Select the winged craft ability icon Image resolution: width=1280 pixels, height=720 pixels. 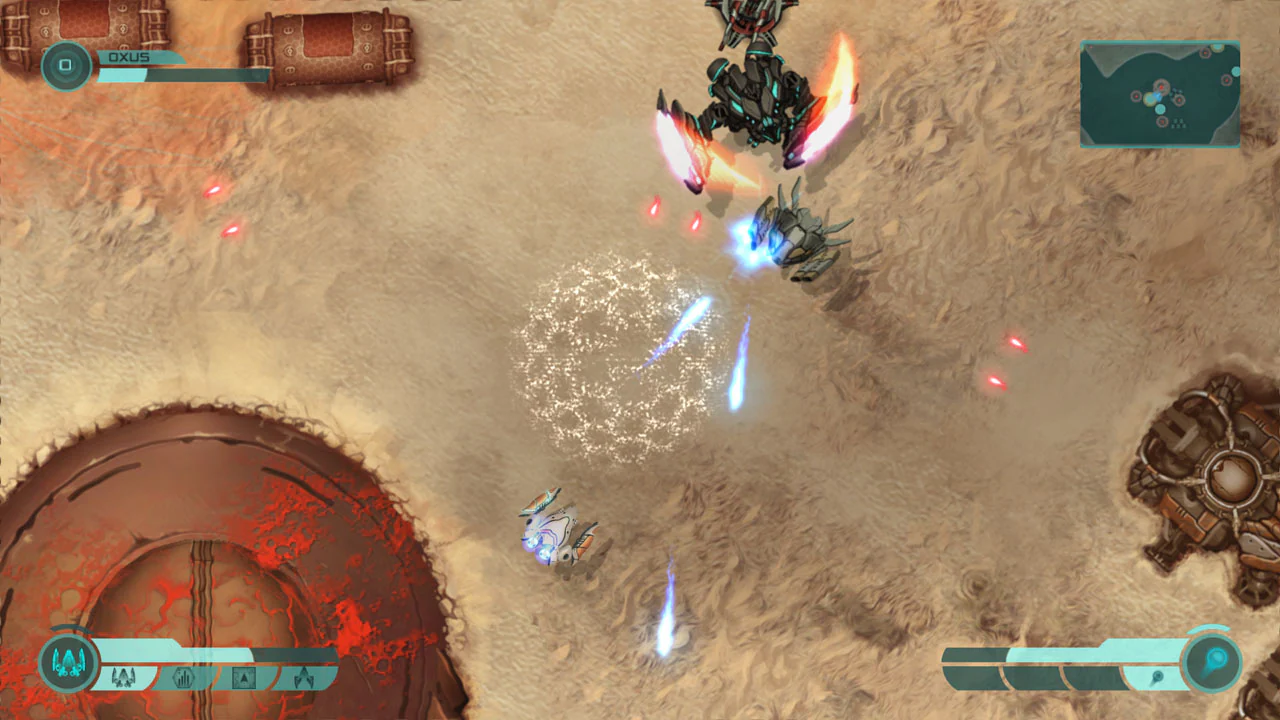[x=306, y=678]
